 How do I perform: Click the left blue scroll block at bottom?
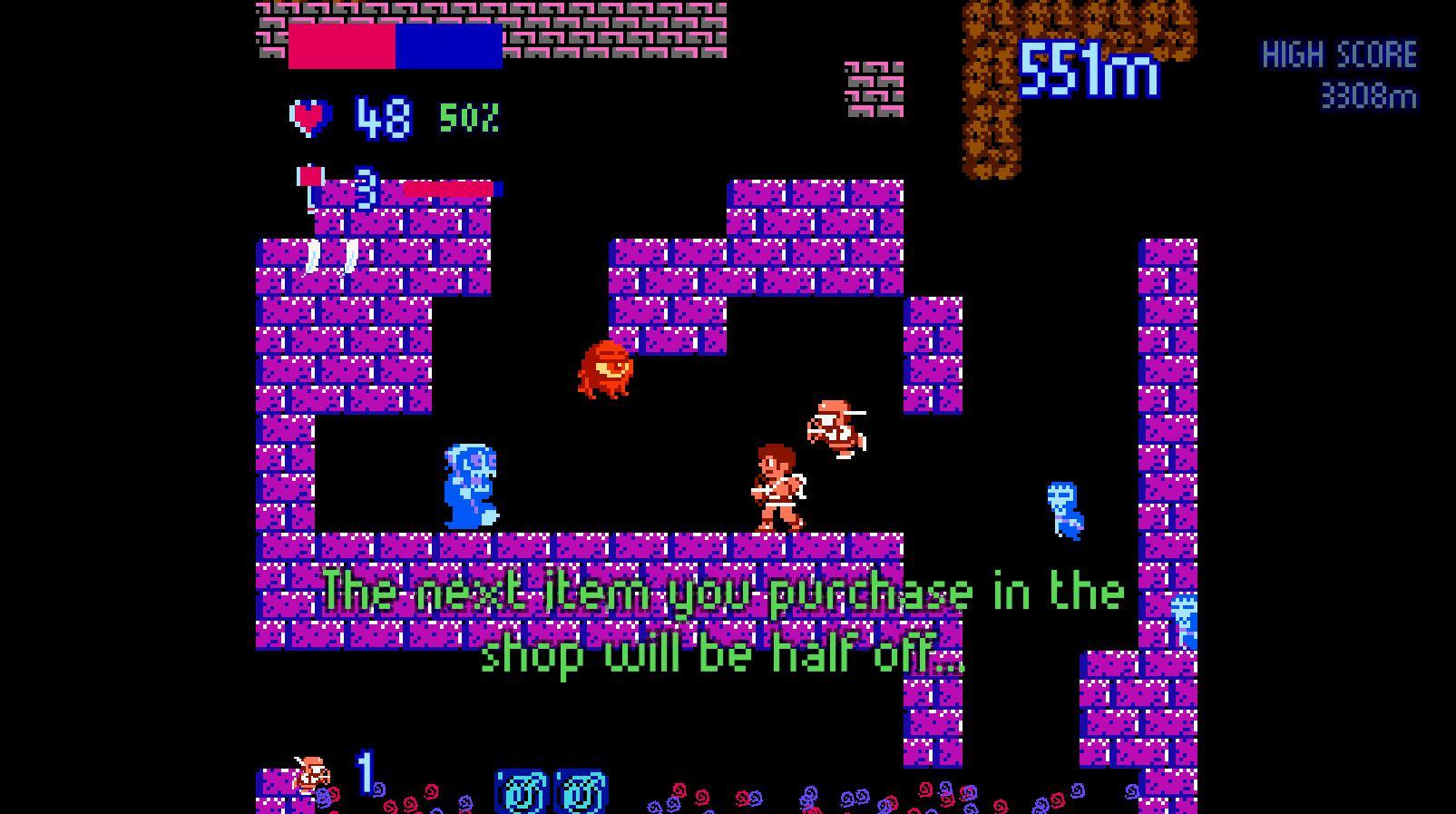click(x=522, y=789)
